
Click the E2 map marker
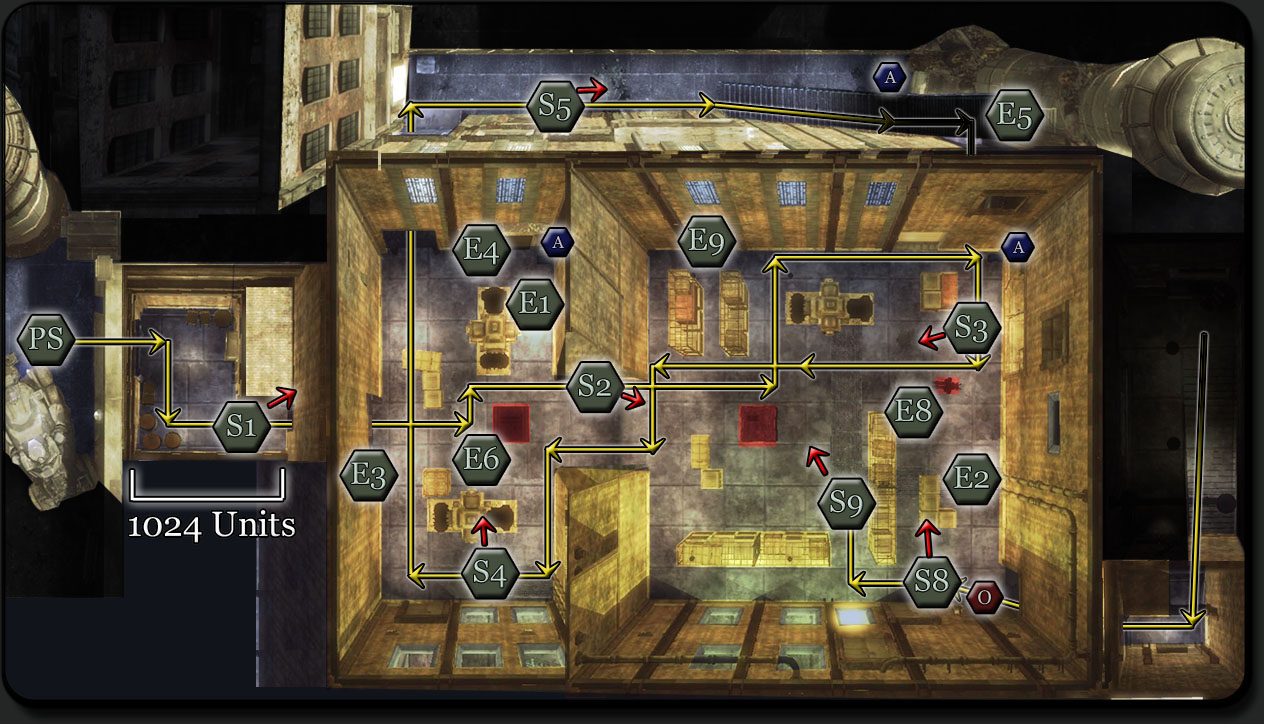click(x=971, y=478)
